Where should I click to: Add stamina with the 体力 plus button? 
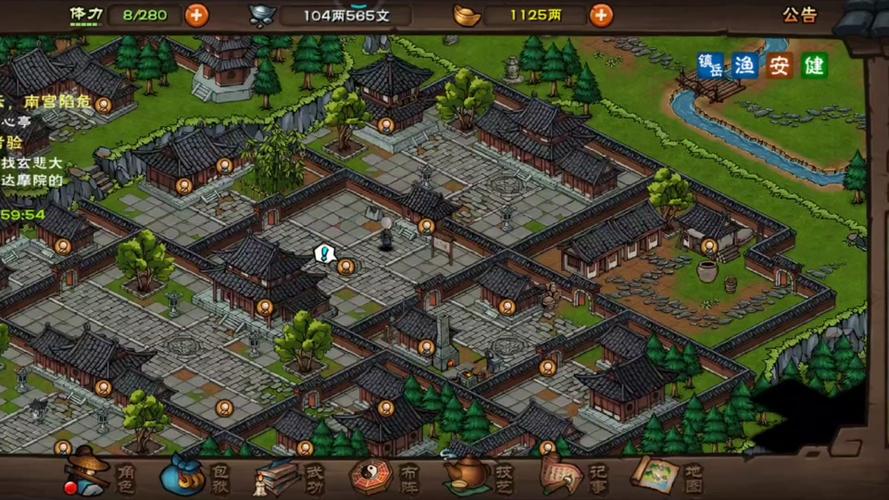pyautogui.click(x=197, y=15)
